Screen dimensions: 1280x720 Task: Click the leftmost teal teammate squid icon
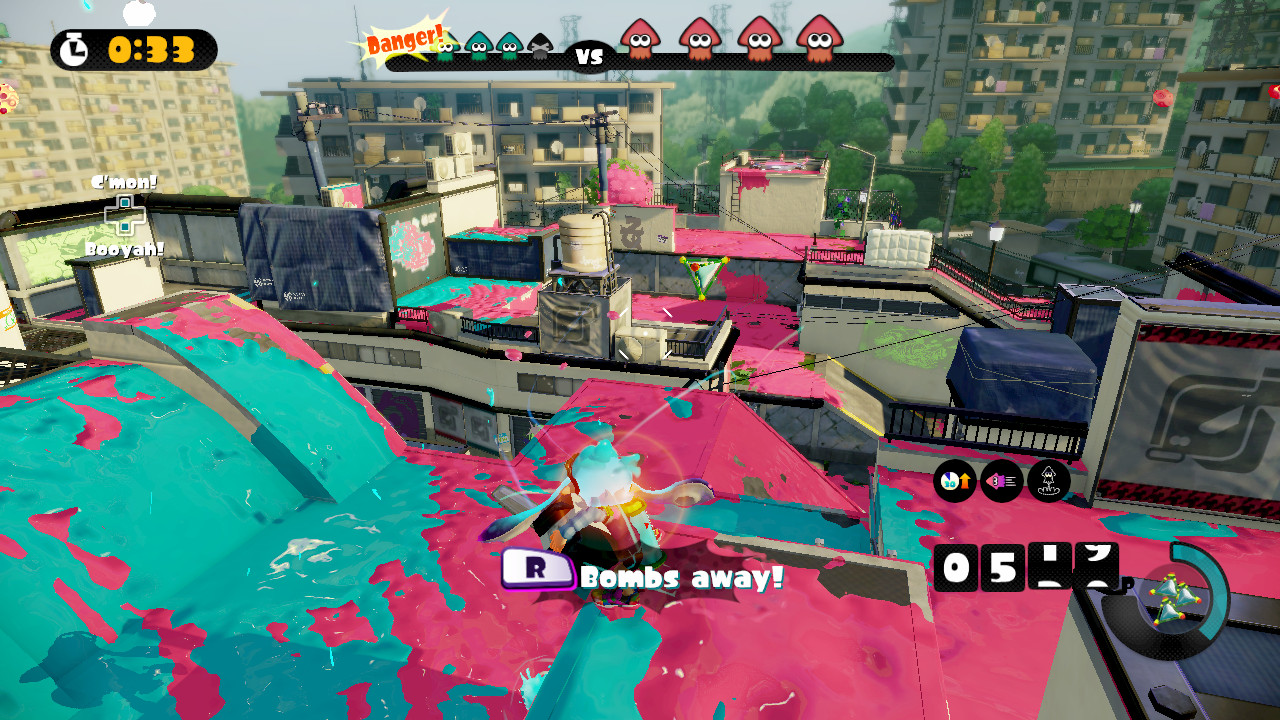click(445, 47)
